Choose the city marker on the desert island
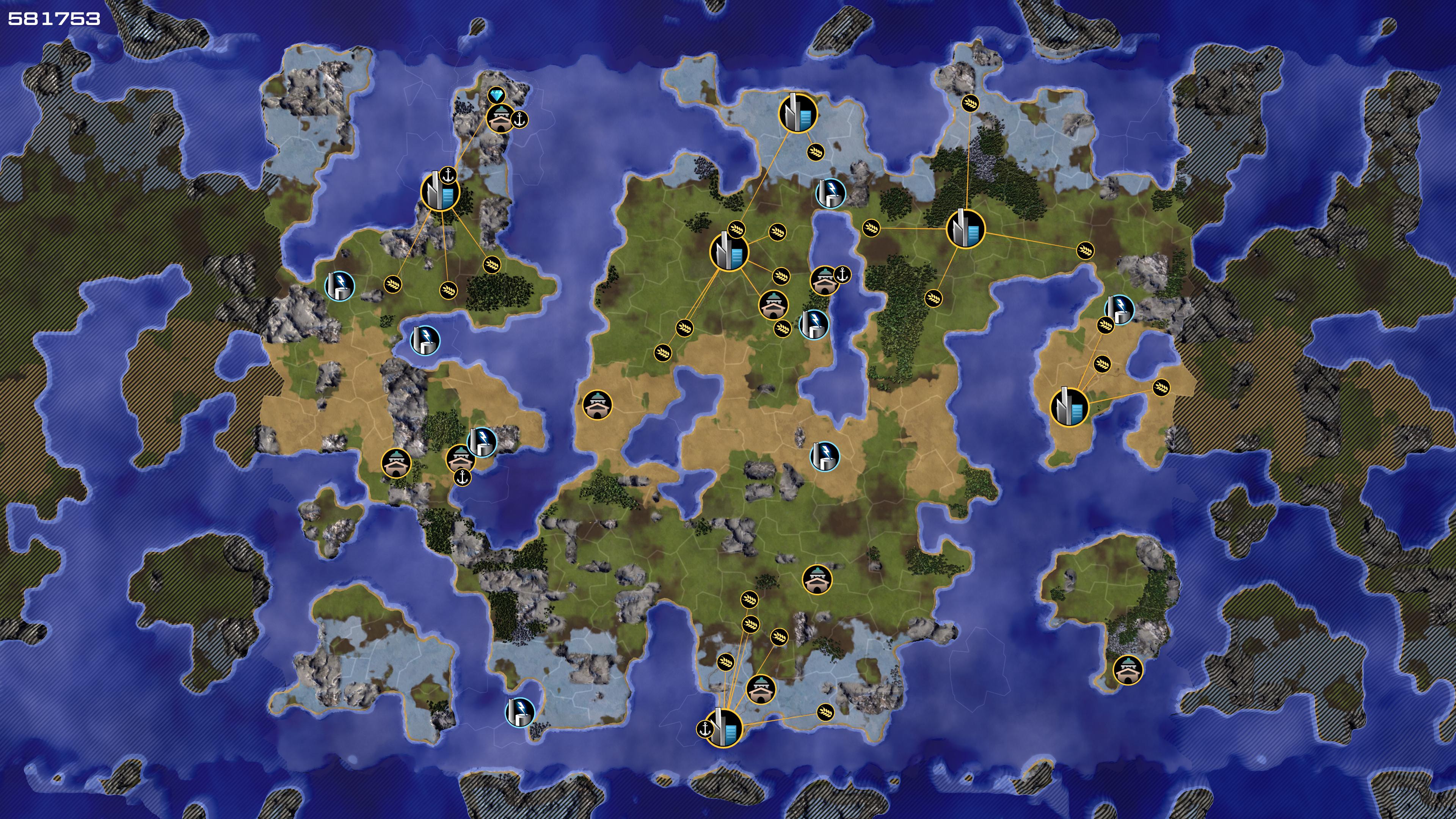 (x=1069, y=407)
